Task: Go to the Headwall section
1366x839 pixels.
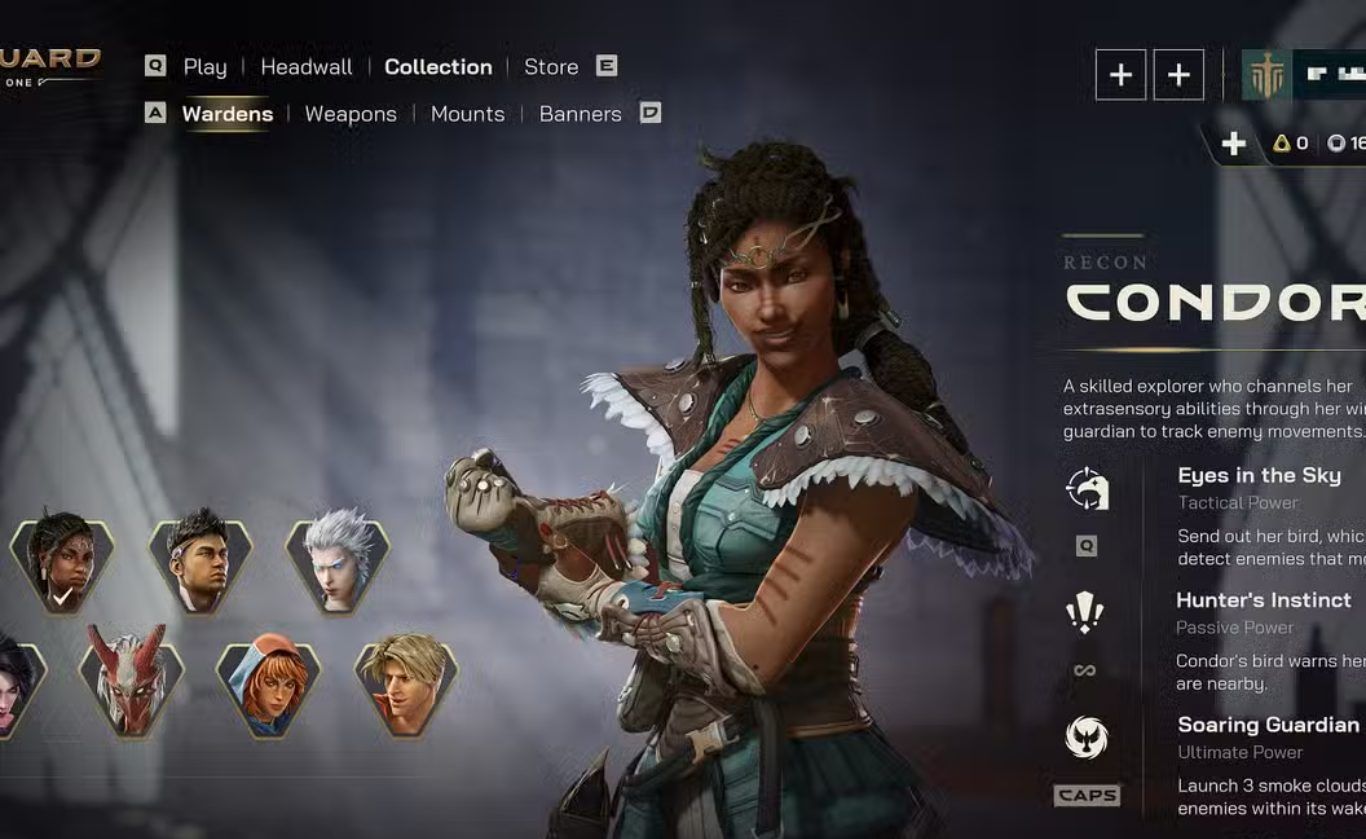Action: point(306,67)
